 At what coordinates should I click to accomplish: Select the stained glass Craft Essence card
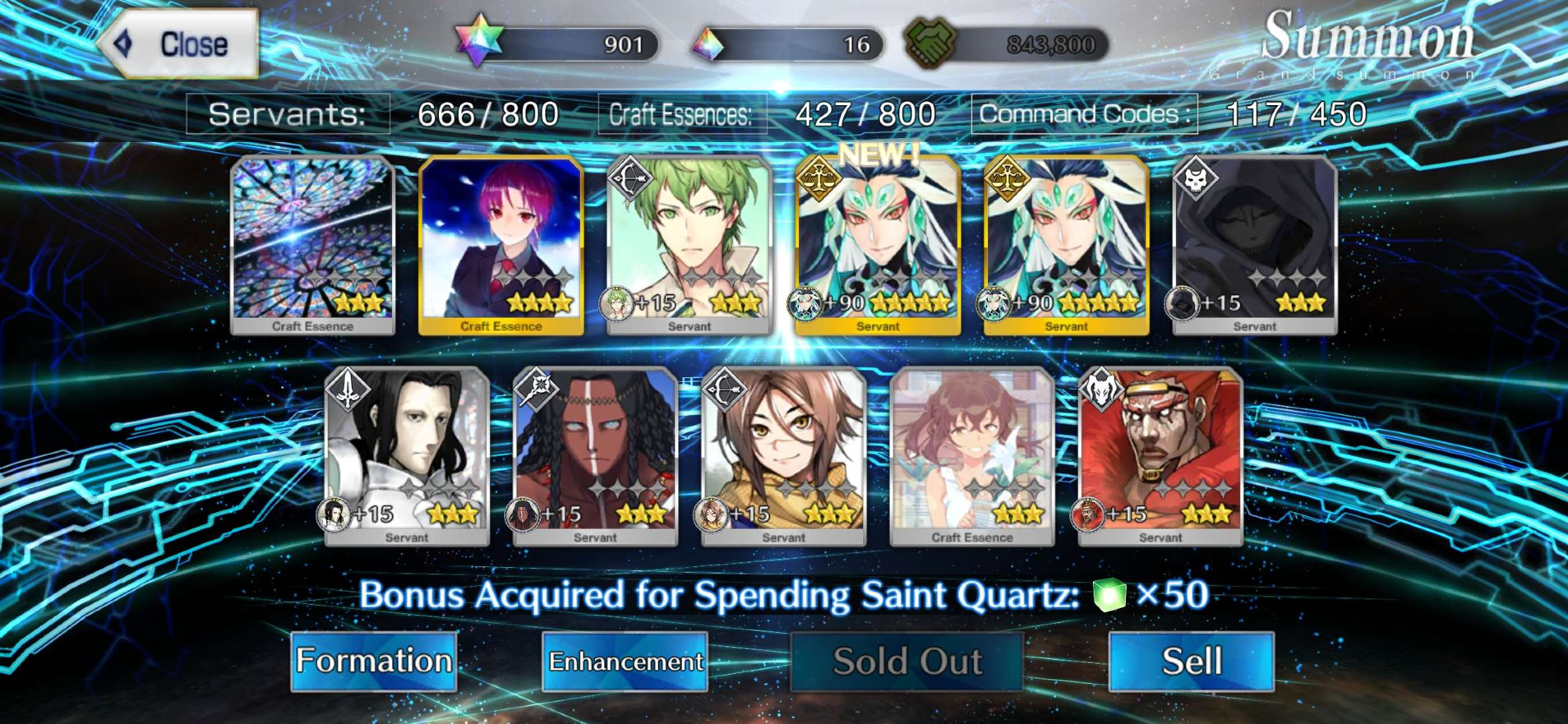[313, 245]
